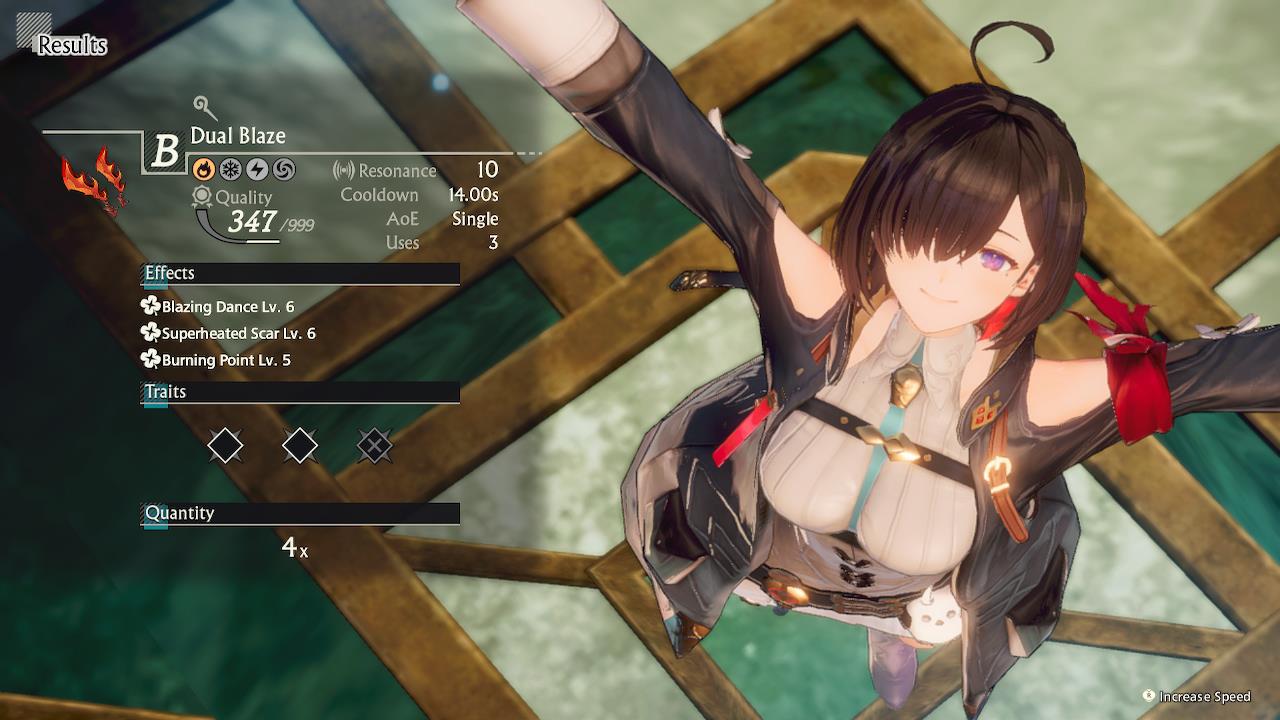Viewport: 1280px width, 720px height.
Task: Select the fire element icon
Action: pos(203,168)
